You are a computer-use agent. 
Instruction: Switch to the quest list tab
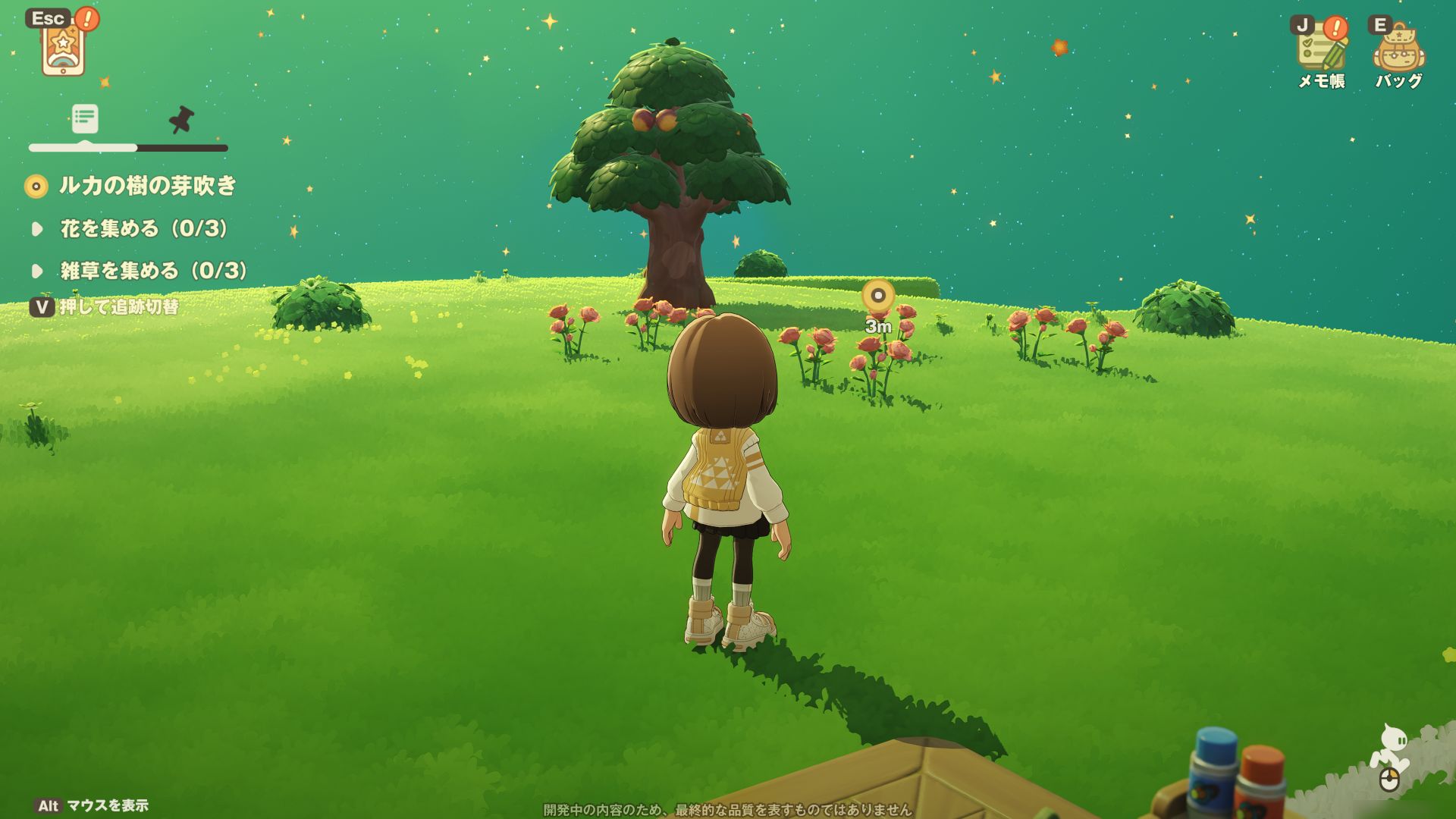[x=85, y=118]
